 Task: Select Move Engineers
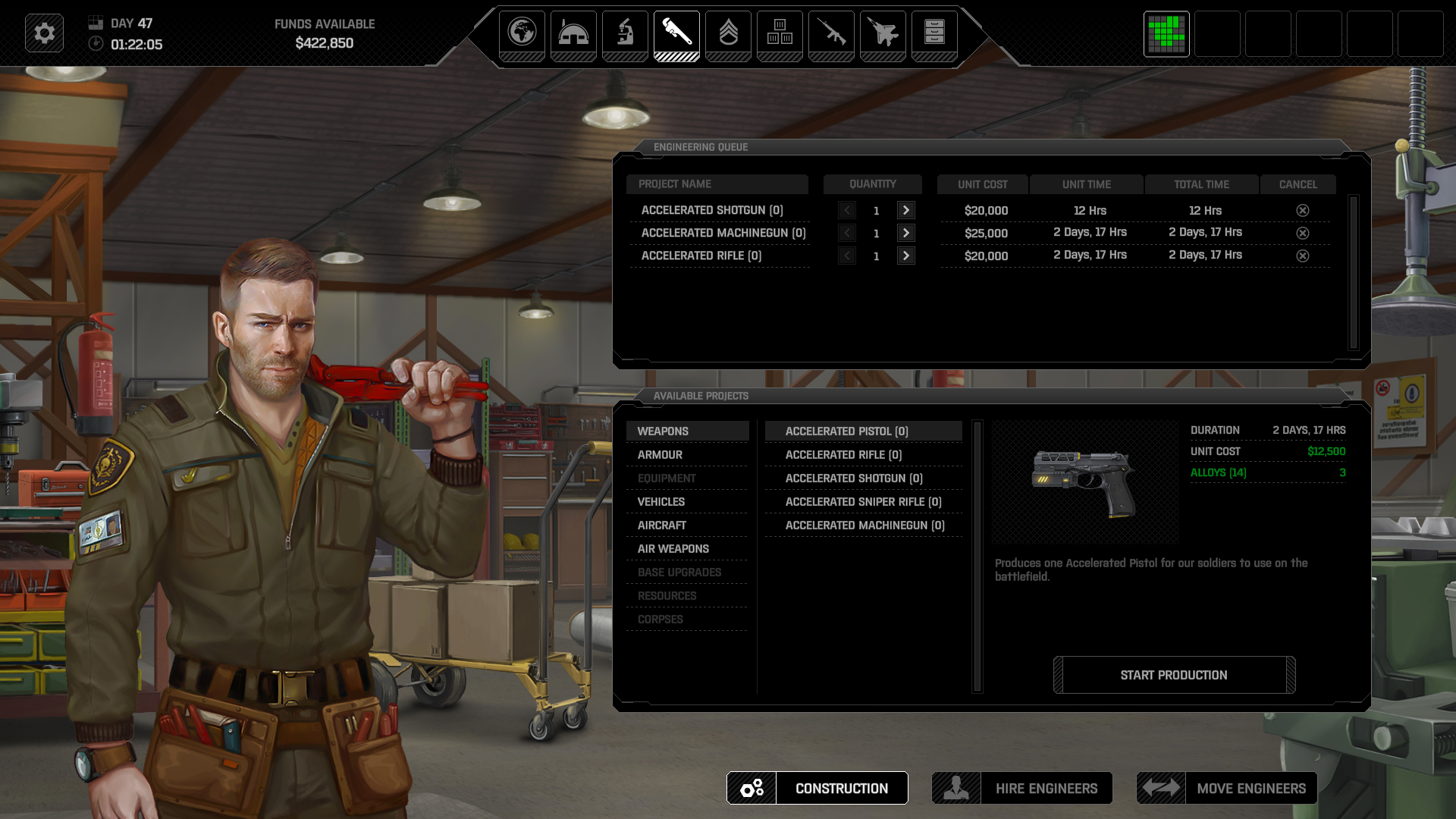(1227, 789)
